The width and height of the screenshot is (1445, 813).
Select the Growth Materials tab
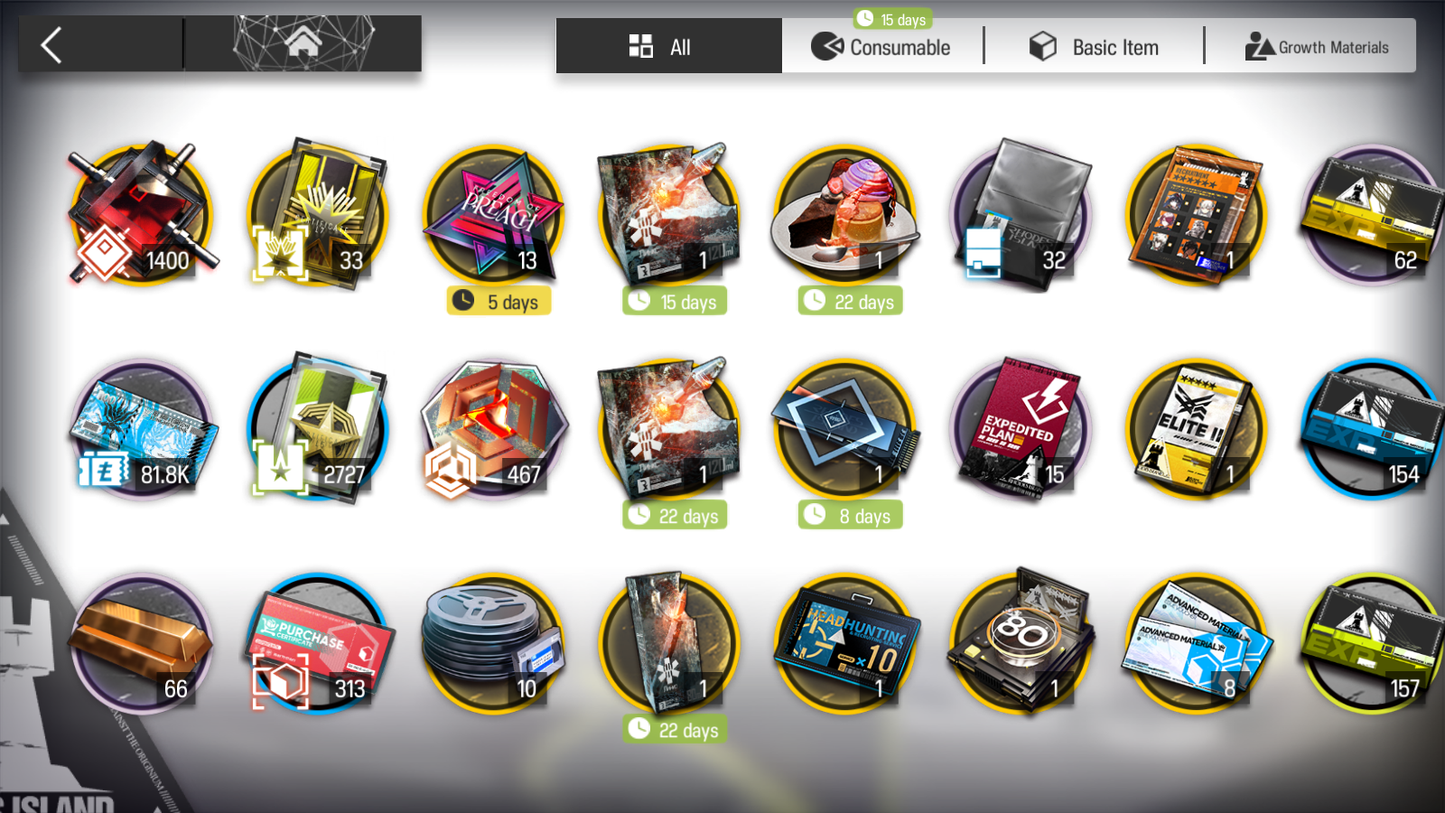[x=1316, y=47]
